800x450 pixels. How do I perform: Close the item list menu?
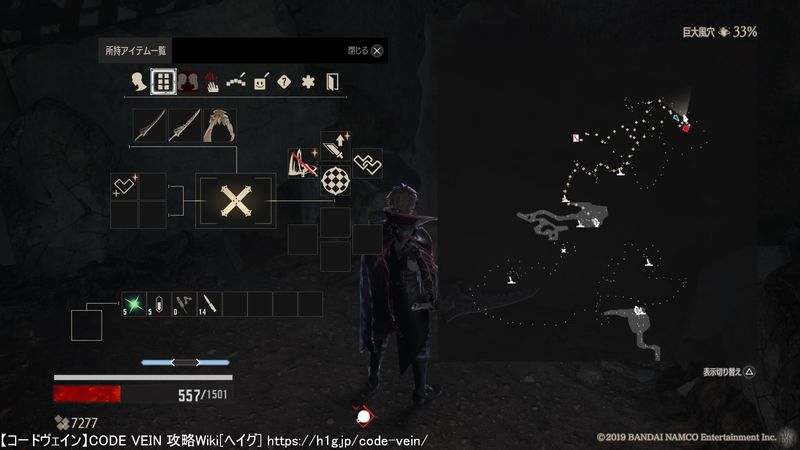tap(379, 50)
